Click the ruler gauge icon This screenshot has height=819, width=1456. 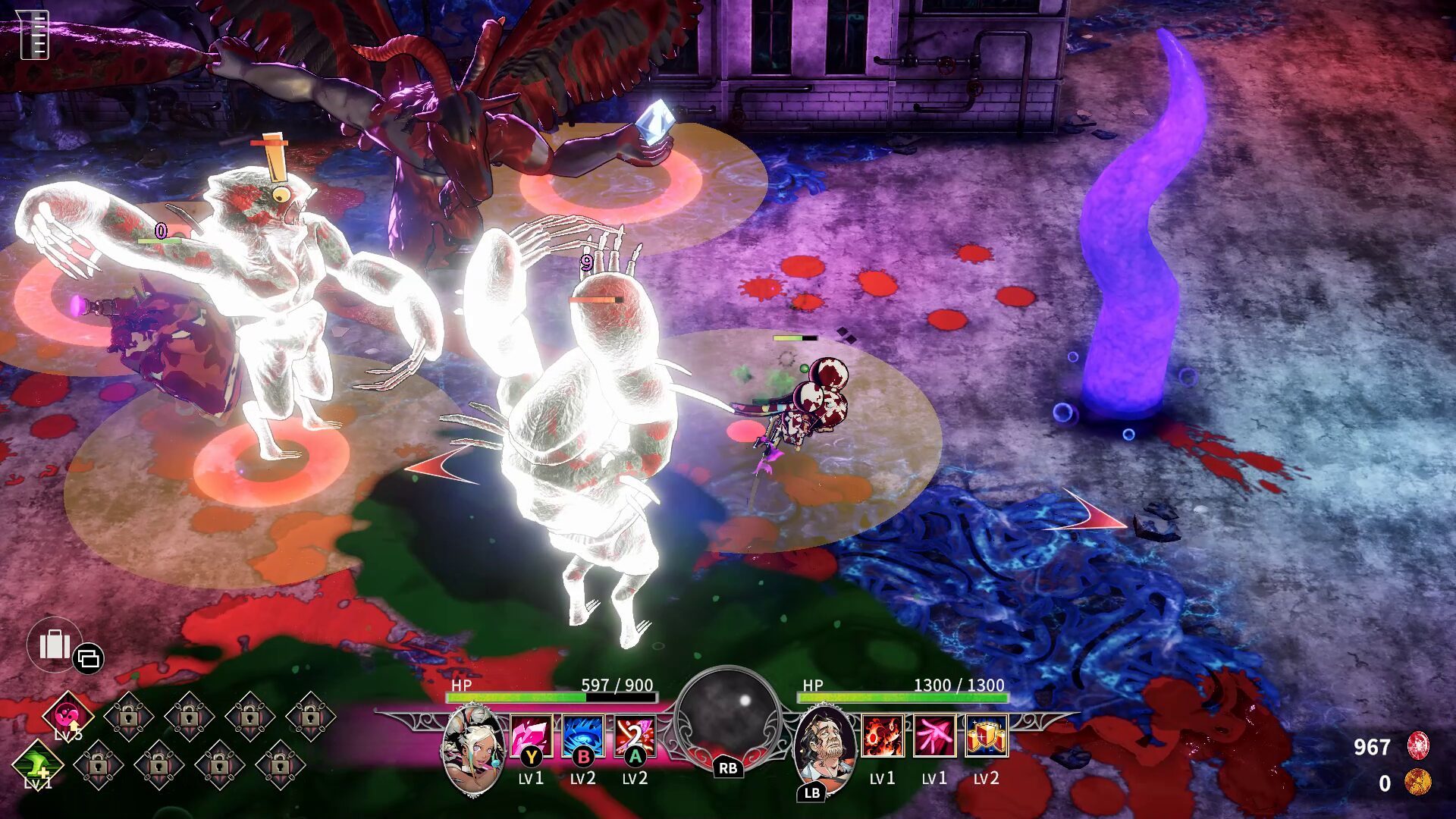click(x=33, y=34)
